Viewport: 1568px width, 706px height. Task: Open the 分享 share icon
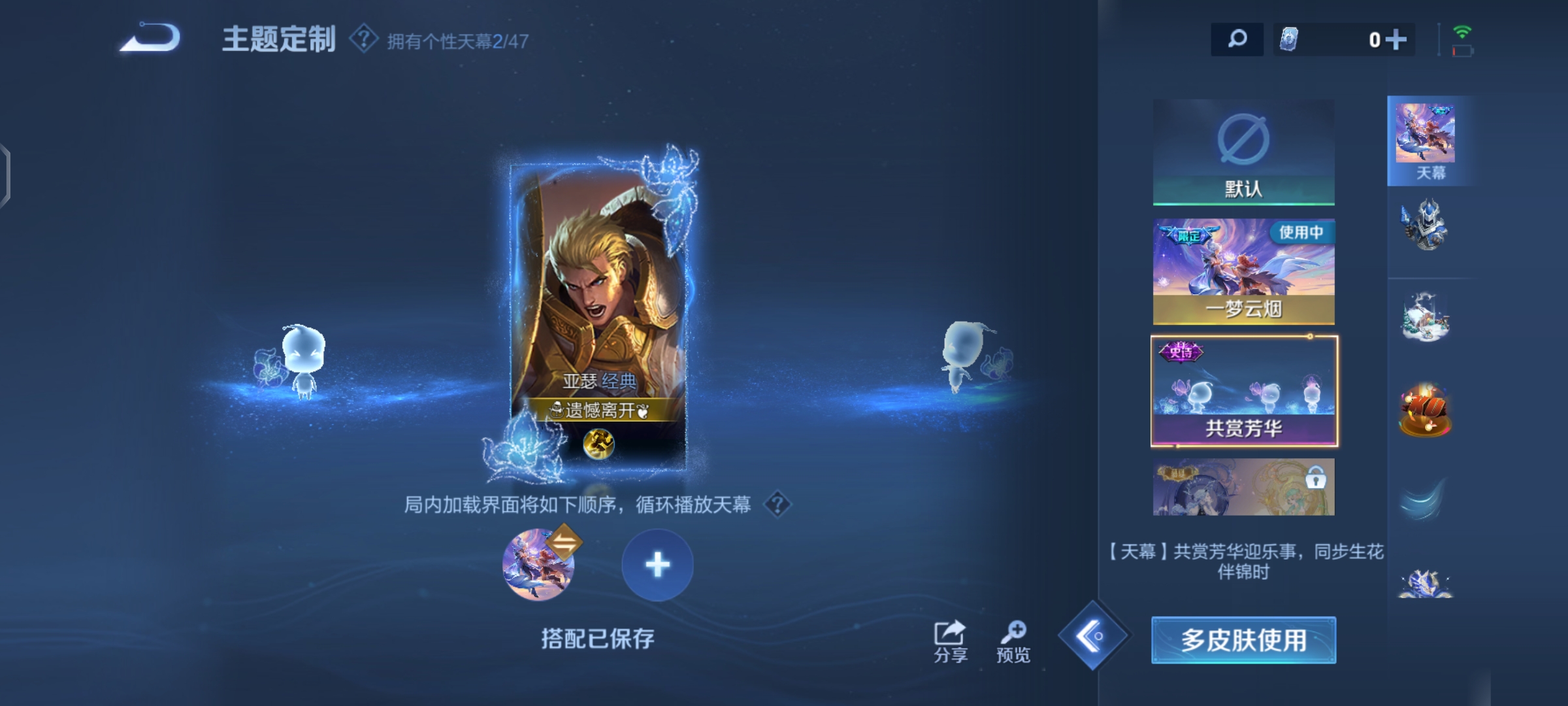pos(951,631)
